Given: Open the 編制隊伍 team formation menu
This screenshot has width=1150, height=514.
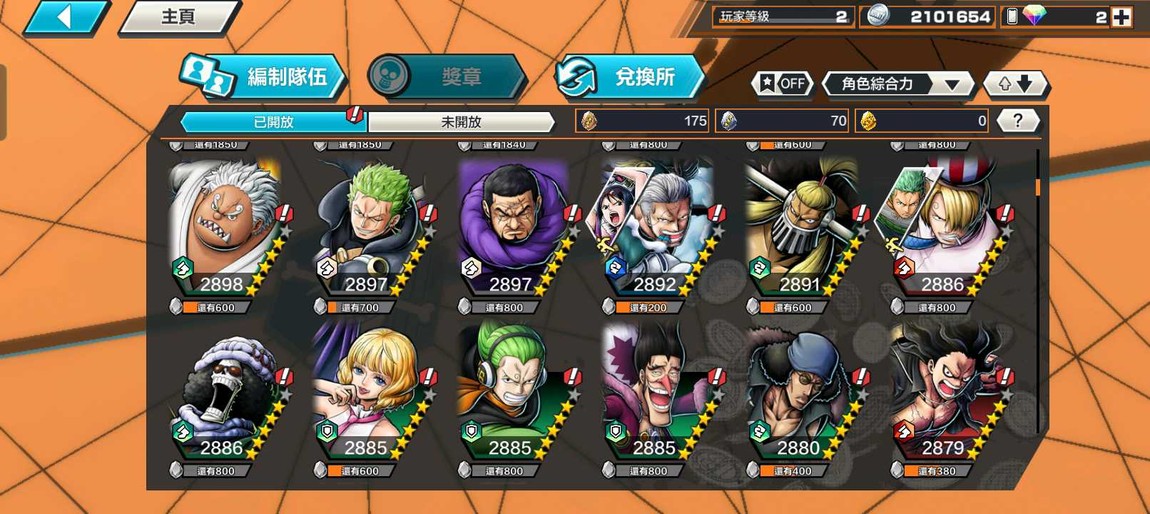Looking at the screenshot, I should 265,77.
